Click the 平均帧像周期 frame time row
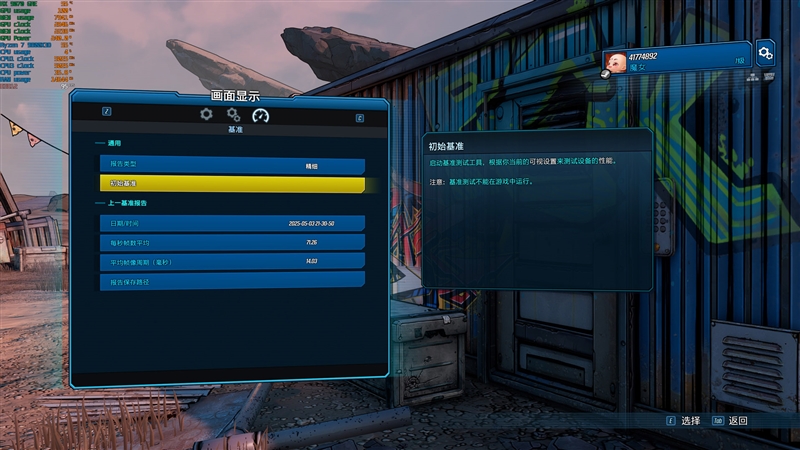 232,262
